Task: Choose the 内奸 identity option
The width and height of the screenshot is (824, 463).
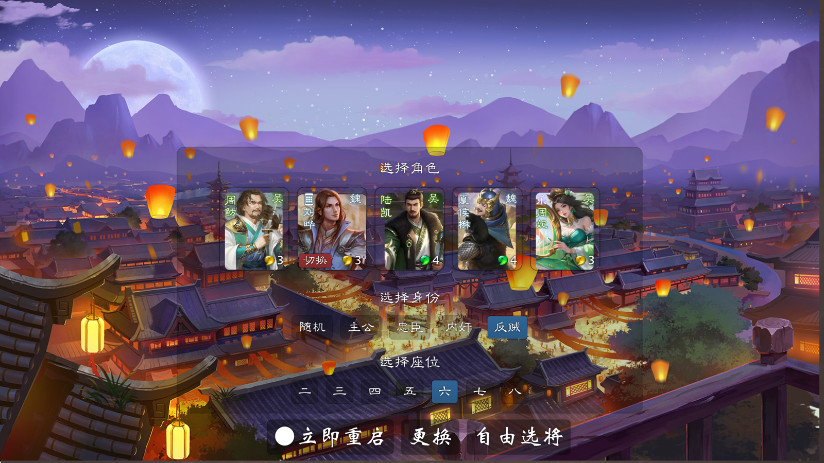Action: [459, 327]
